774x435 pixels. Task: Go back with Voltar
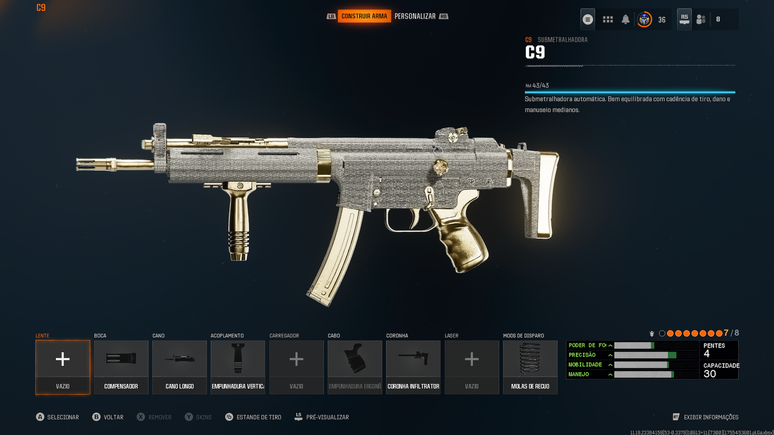point(108,417)
